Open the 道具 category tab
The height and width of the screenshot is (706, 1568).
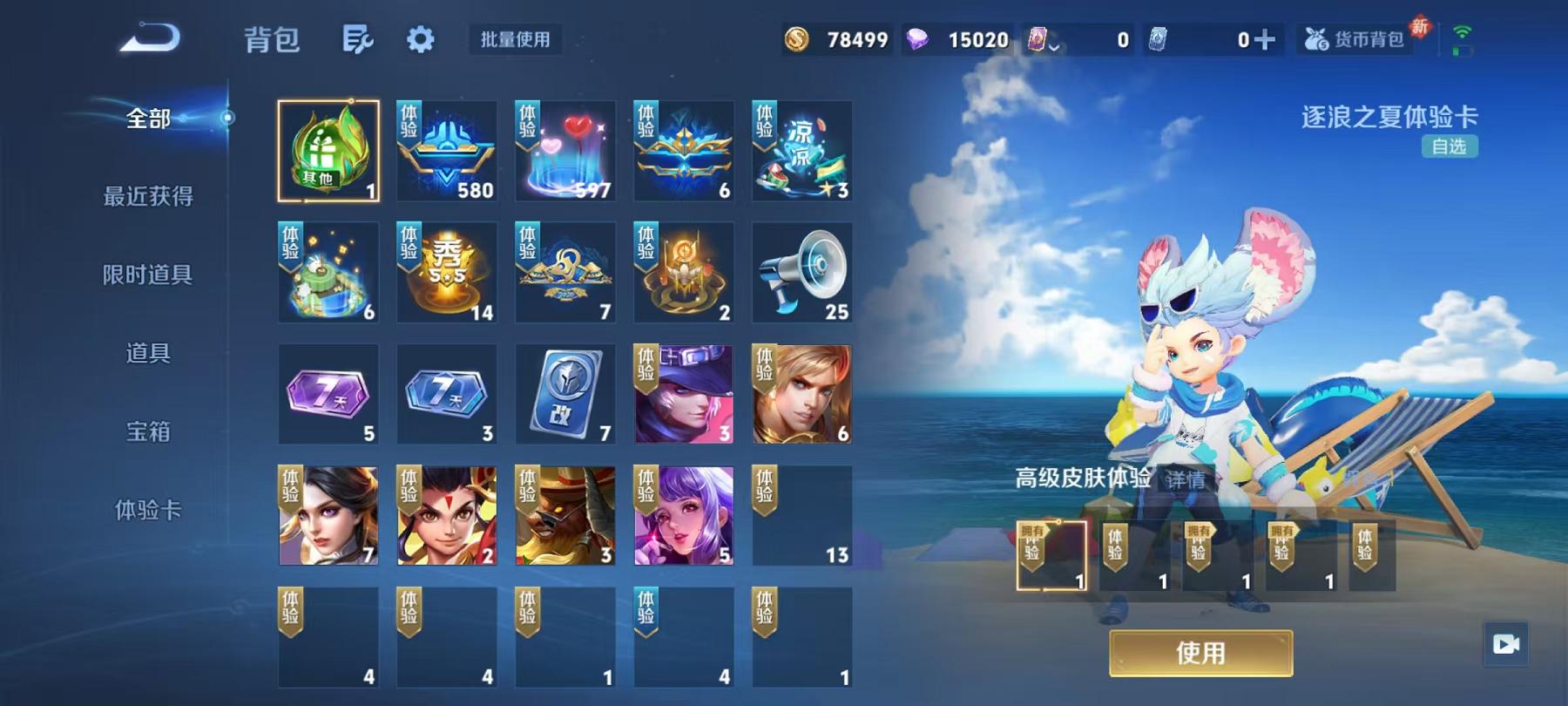(x=149, y=354)
